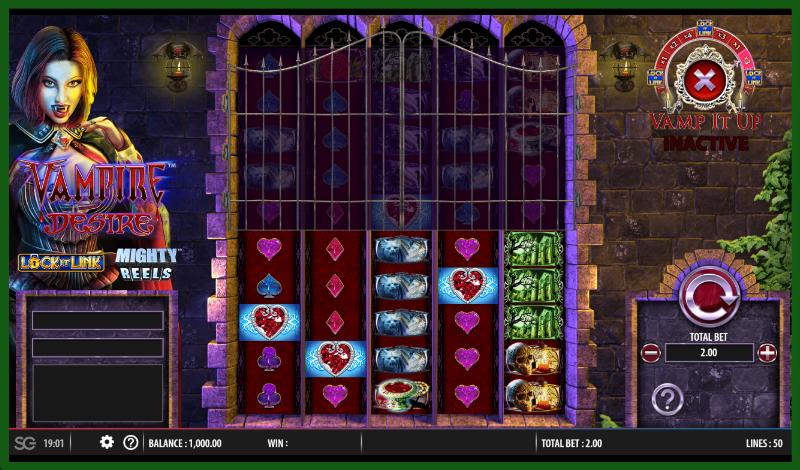This screenshot has height=470, width=800.
Task: Increase total bet with the plus button
Action: point(767,353)
